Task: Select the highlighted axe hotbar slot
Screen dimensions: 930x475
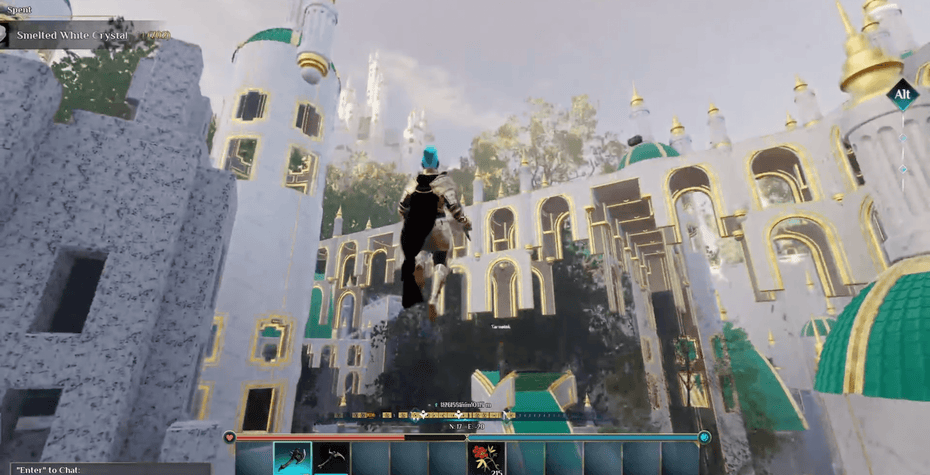Action: [x=292, y=459]
